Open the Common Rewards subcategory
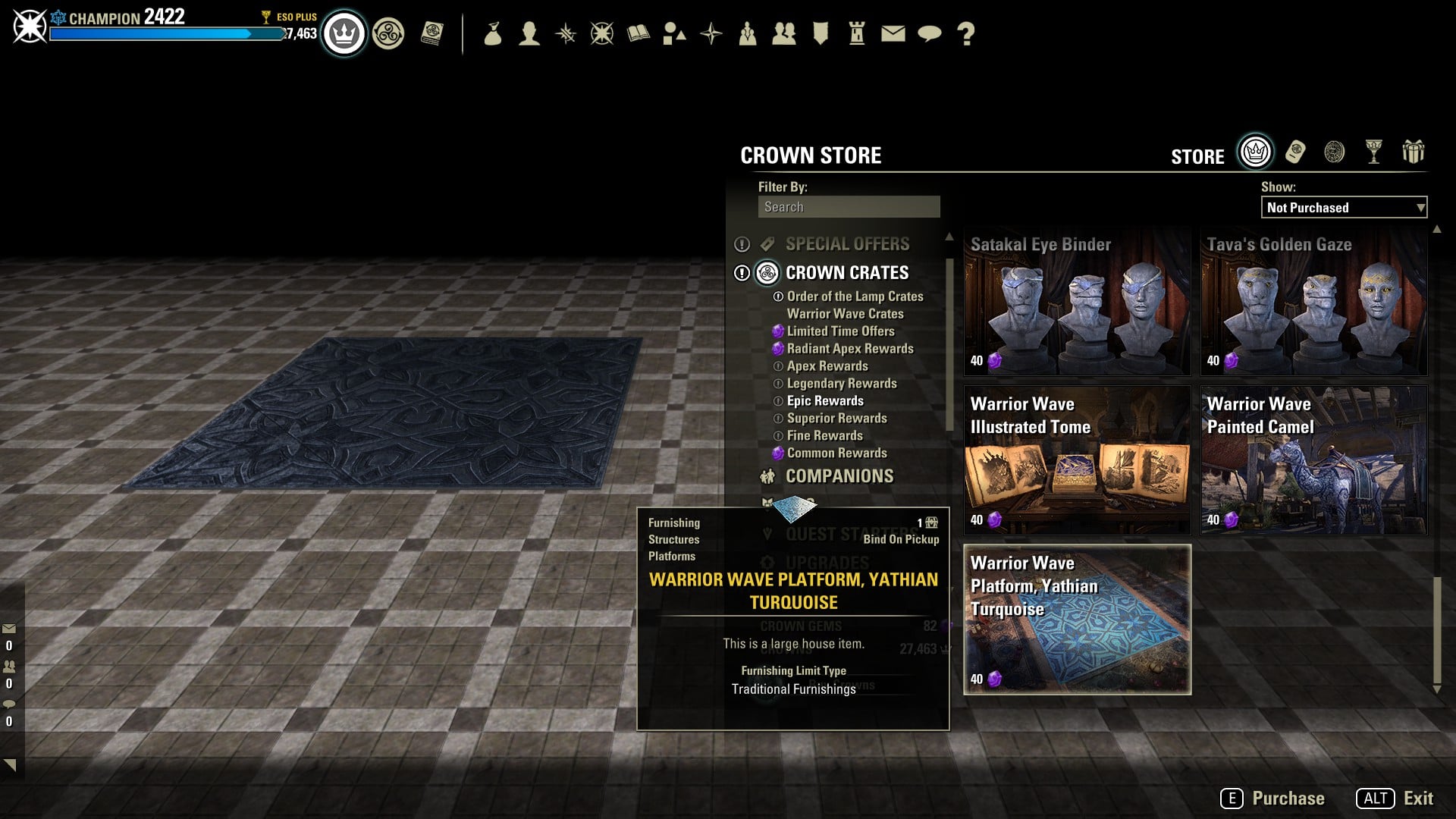The height and width of the screenshot is (819, 1456). pos(836,453)
